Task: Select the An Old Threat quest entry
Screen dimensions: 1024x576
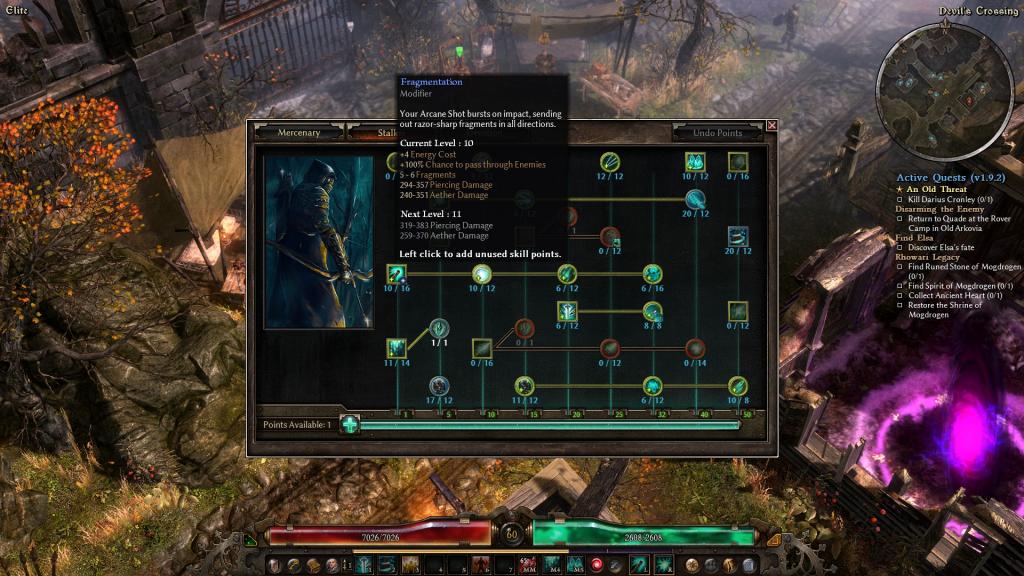Action: [937, 189]
